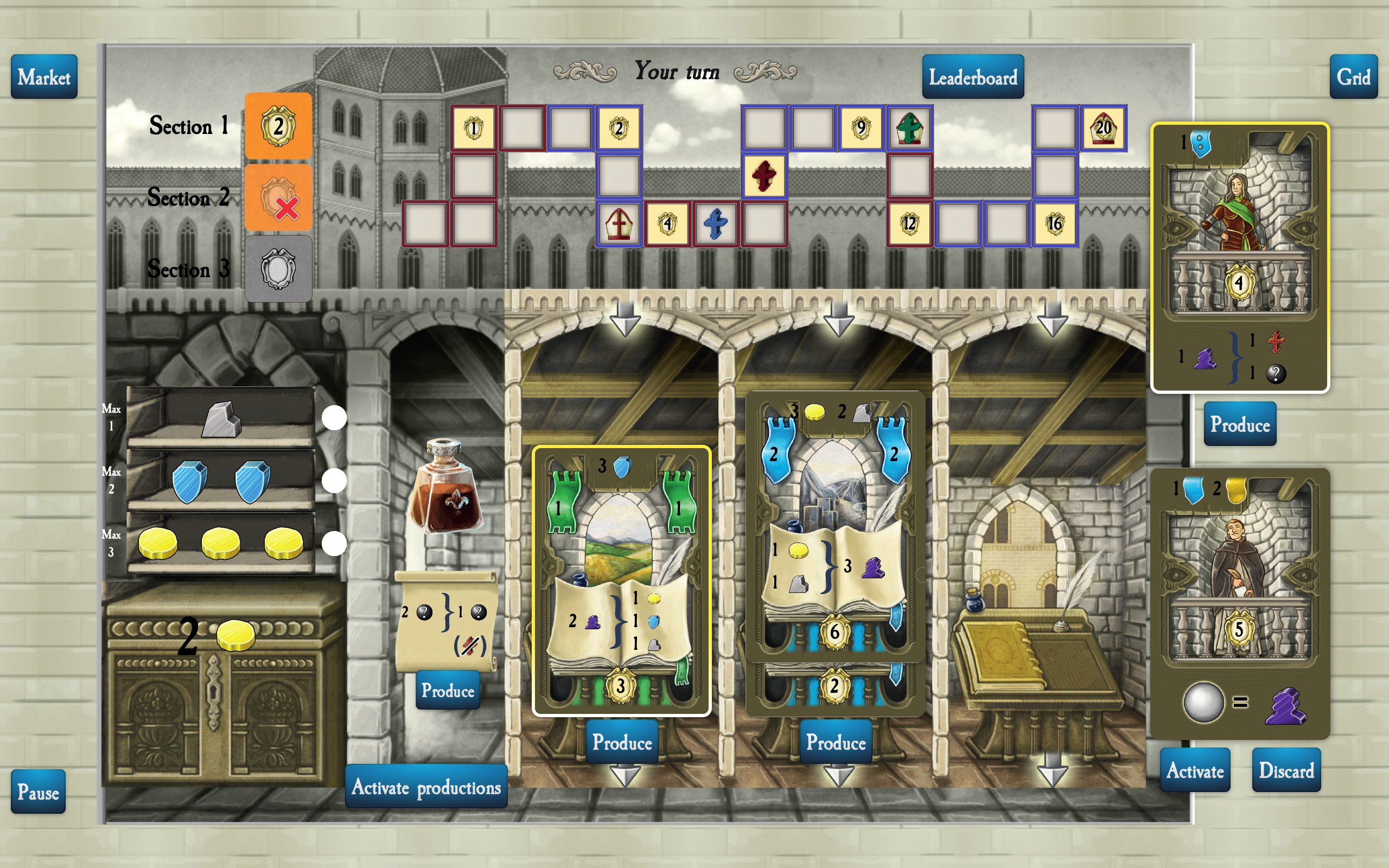Toggle the coin shelf radio button
The height and width of the screenshot is (868, 1389).
click(334, 544)
